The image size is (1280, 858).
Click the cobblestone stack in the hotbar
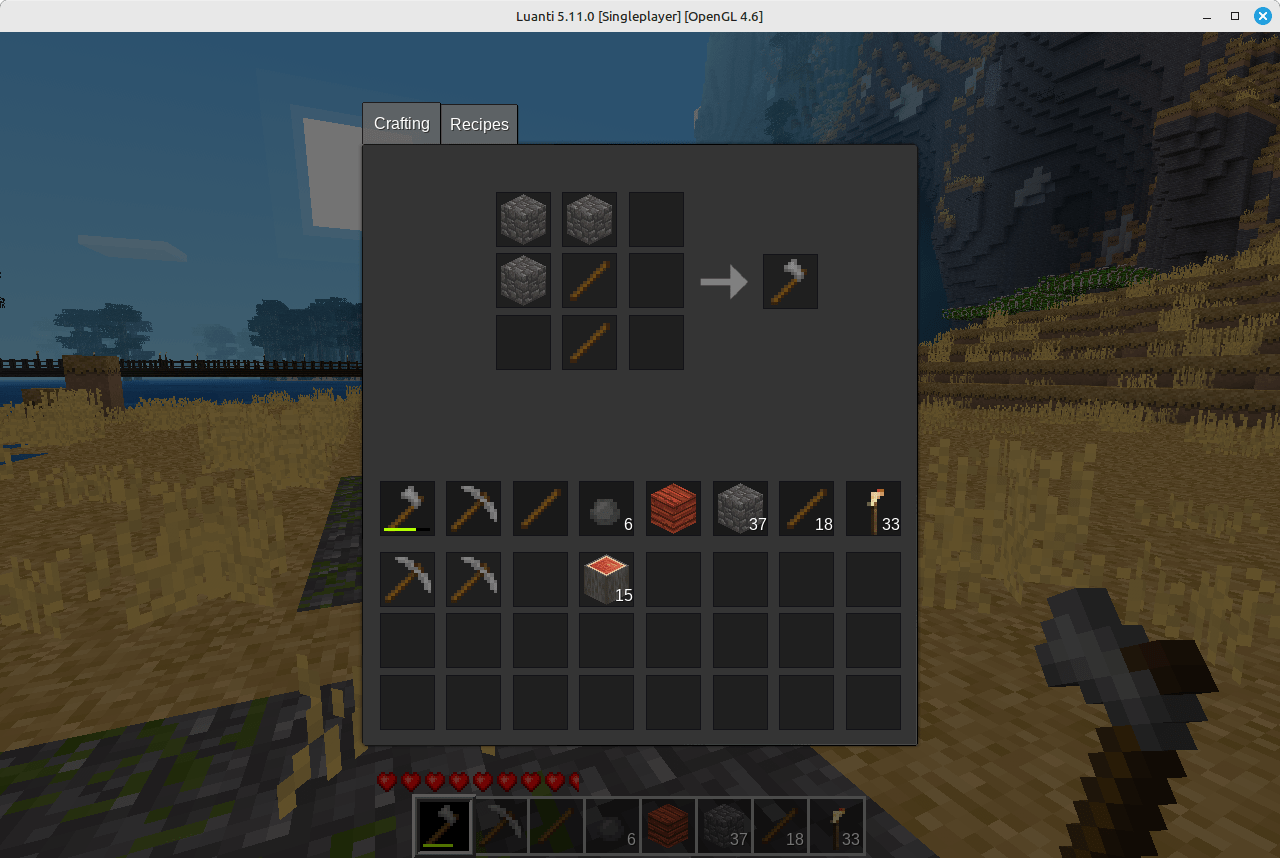(725, 825)
